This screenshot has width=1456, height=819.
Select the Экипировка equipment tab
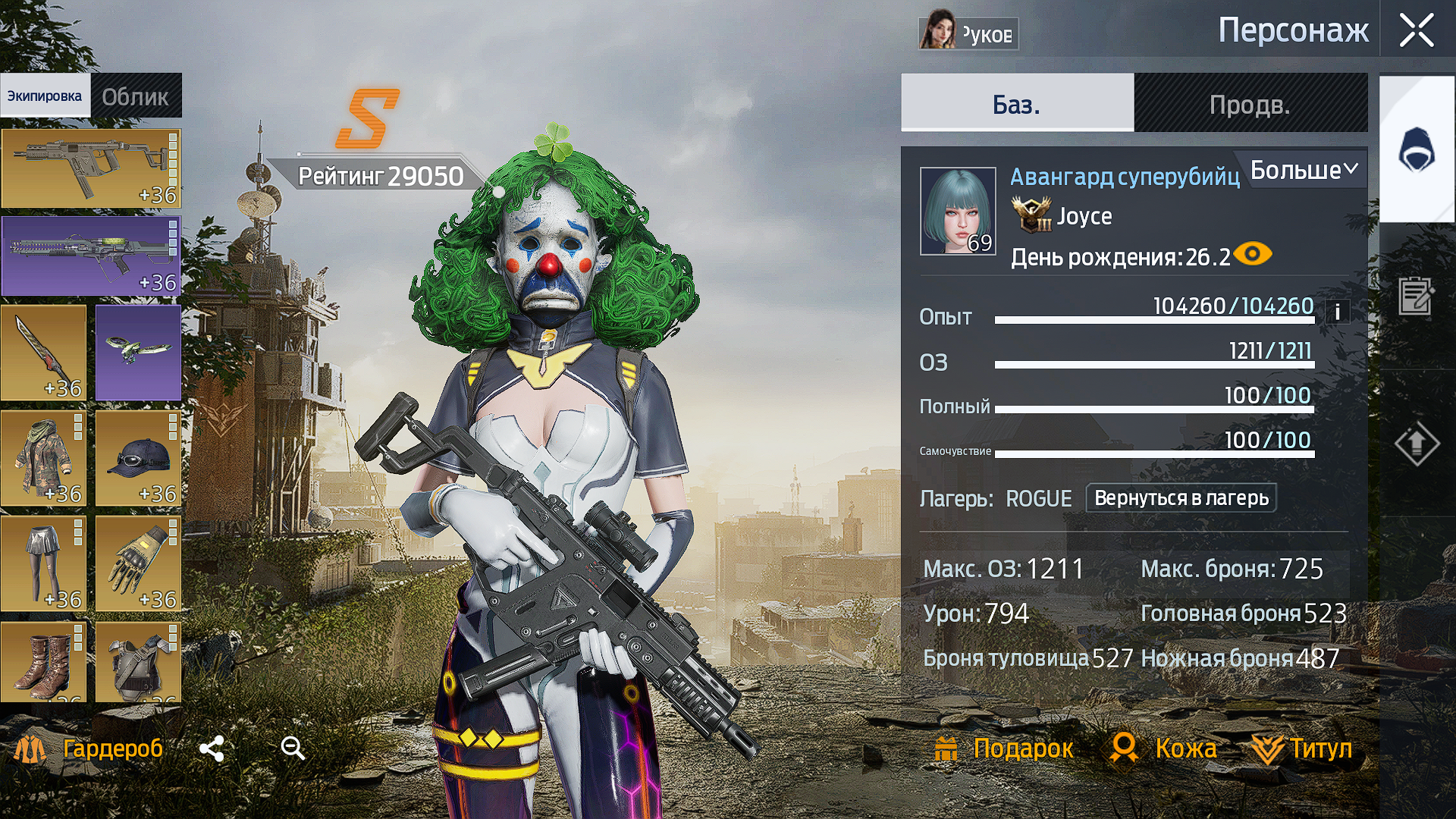tap(45, 96)
